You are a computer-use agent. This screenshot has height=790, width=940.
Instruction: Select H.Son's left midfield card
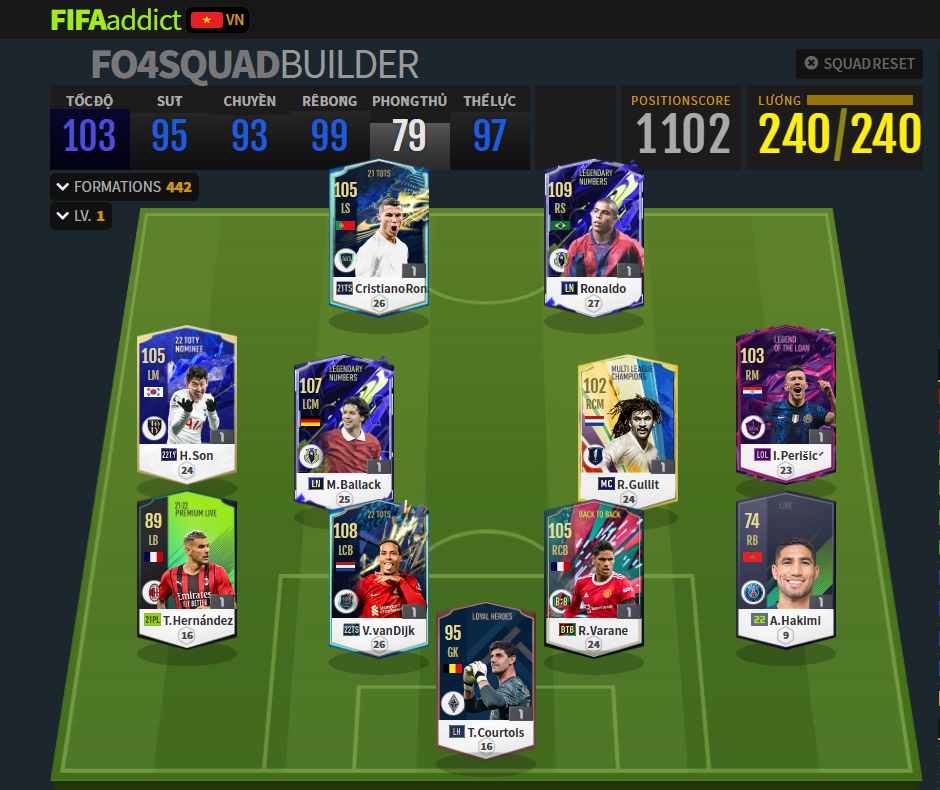(187, 402)
